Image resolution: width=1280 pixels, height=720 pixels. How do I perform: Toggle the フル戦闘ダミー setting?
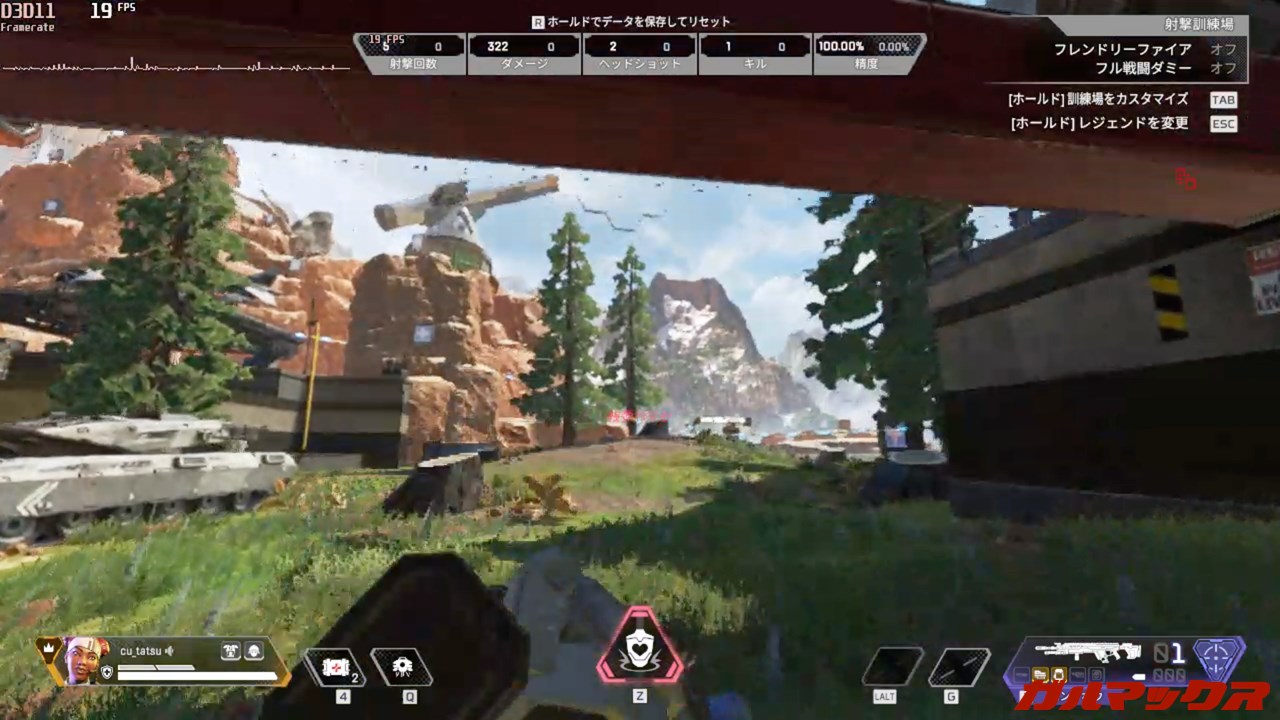(1223, 69)
